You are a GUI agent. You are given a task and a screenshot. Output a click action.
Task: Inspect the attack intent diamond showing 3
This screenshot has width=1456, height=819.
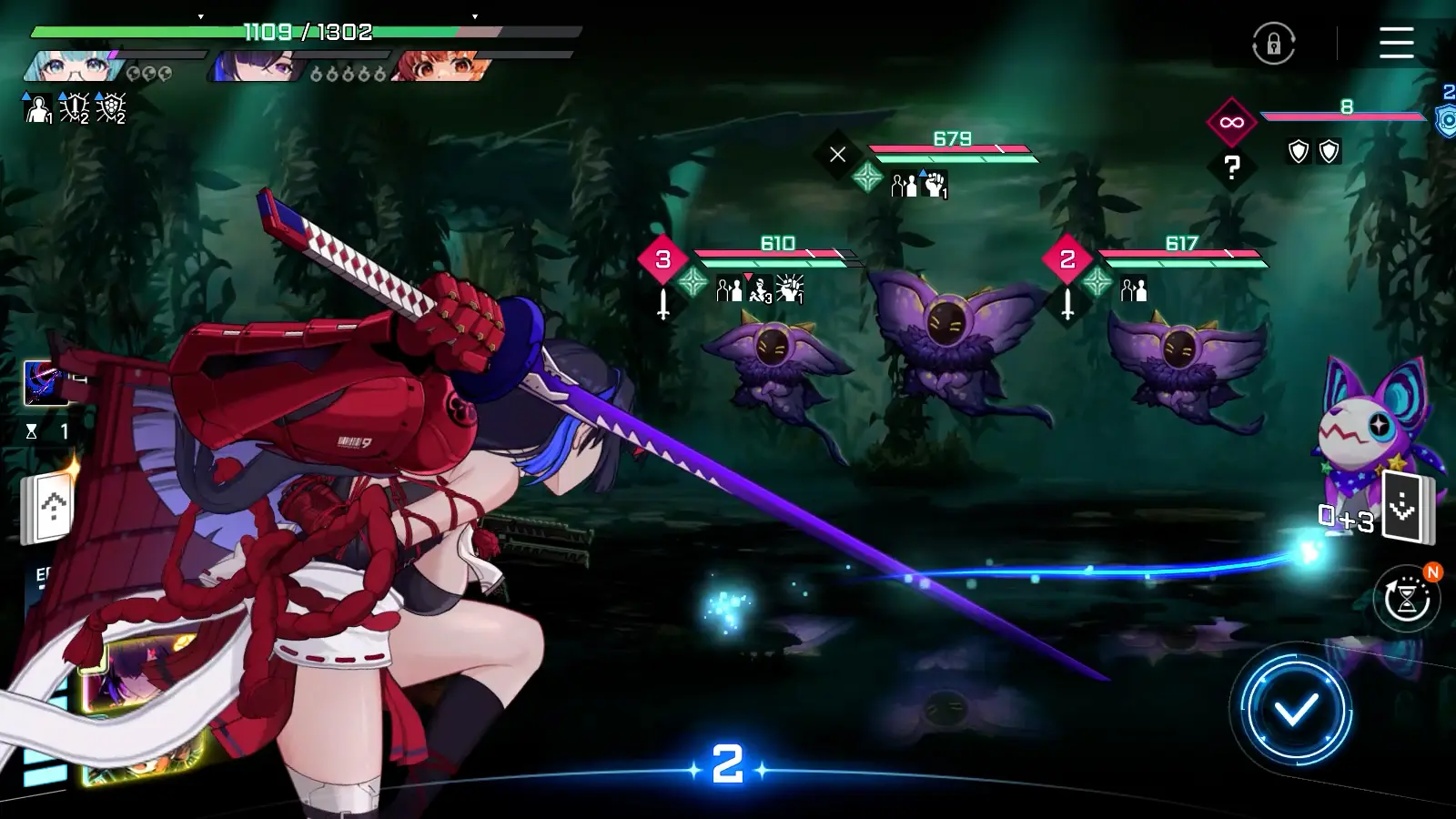pos(662,259)
